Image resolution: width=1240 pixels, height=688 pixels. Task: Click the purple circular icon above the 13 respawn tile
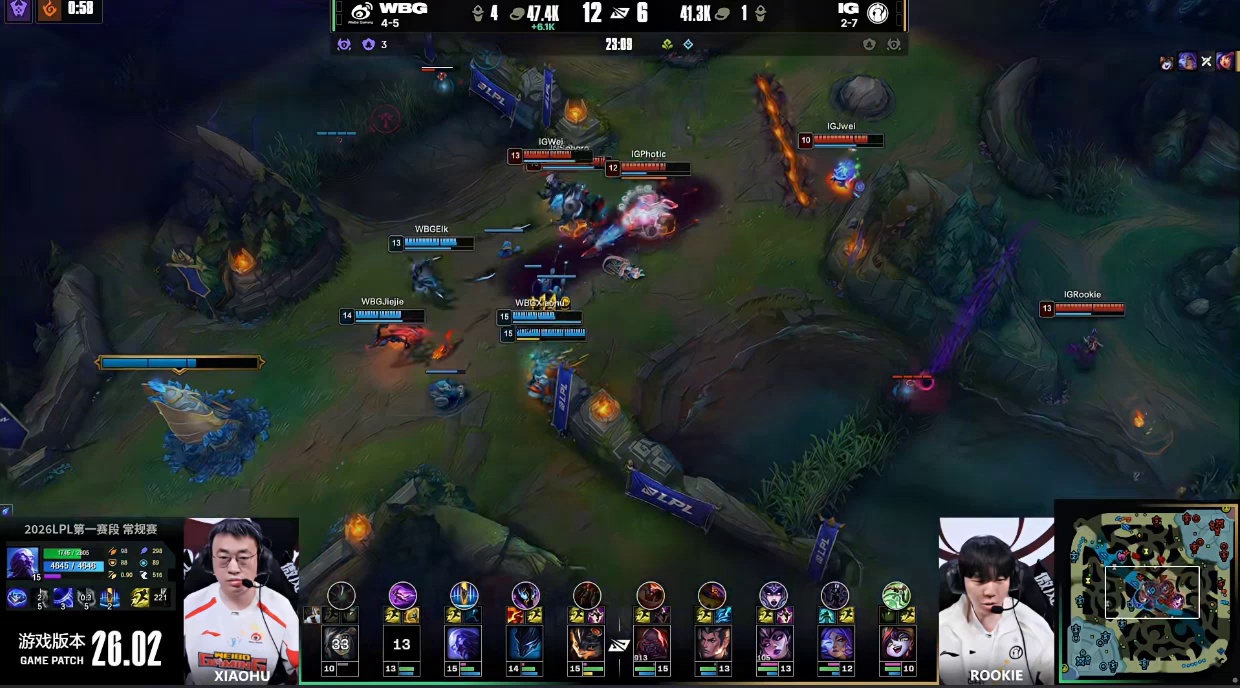point(402,596)
